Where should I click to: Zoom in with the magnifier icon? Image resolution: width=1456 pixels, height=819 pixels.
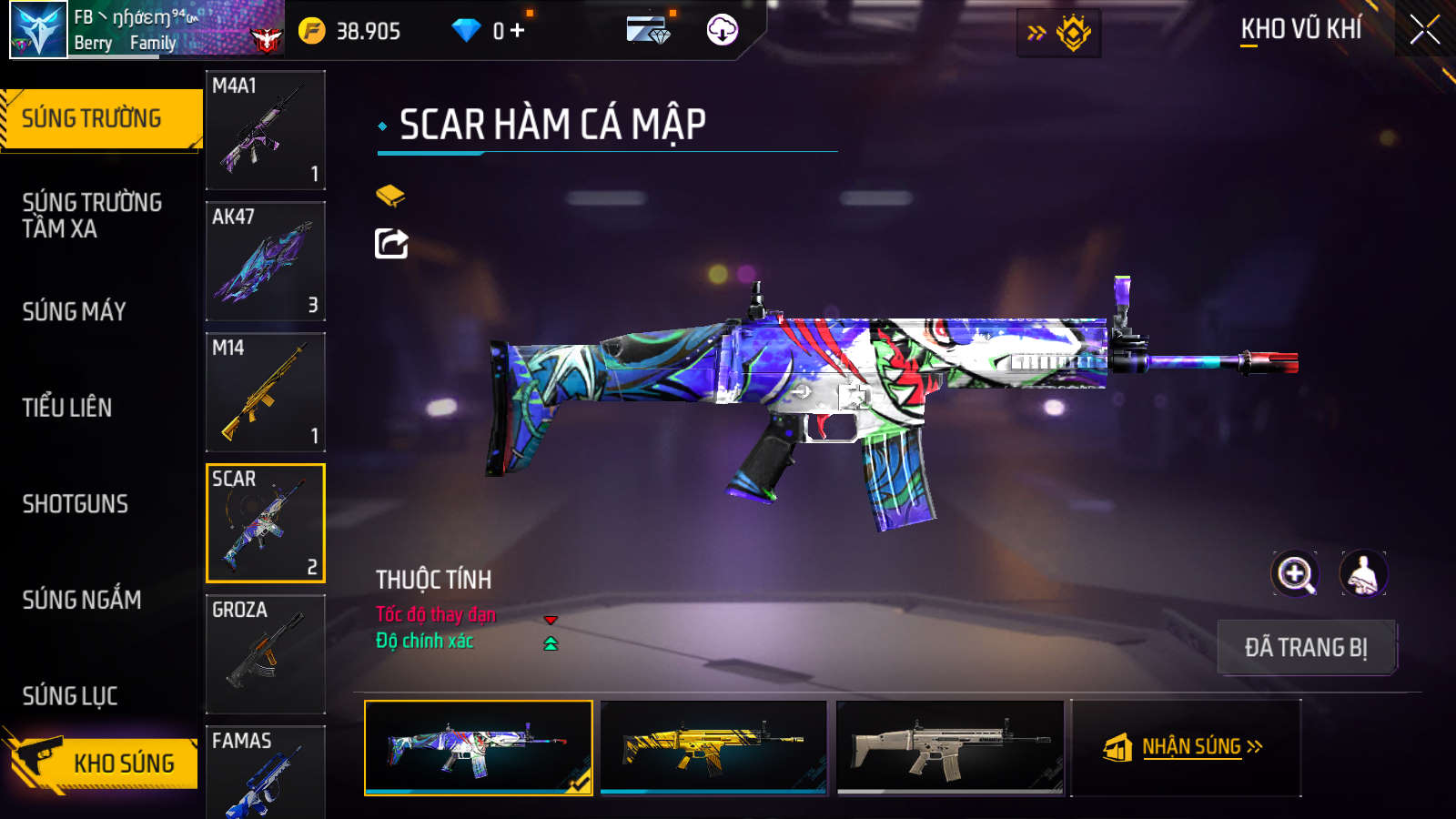1295,574
